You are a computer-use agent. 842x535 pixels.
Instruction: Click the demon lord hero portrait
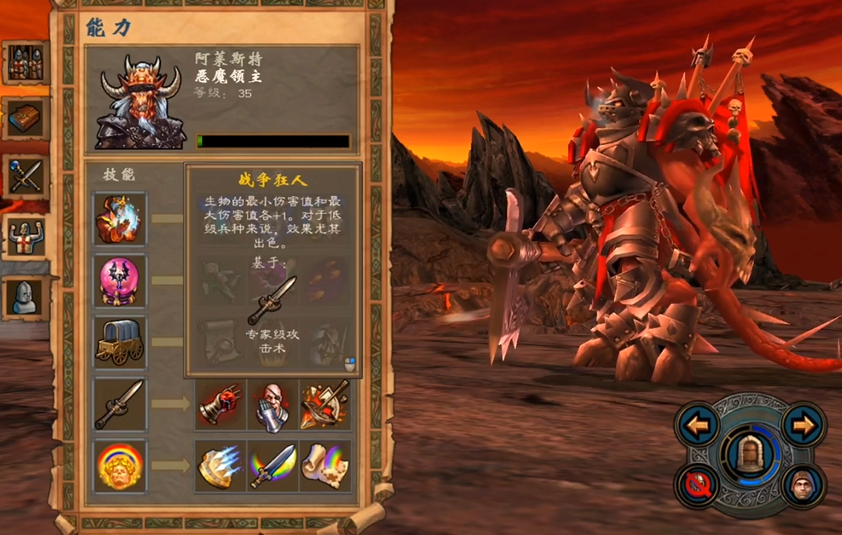pyautogui.click(x=140, y=101)
